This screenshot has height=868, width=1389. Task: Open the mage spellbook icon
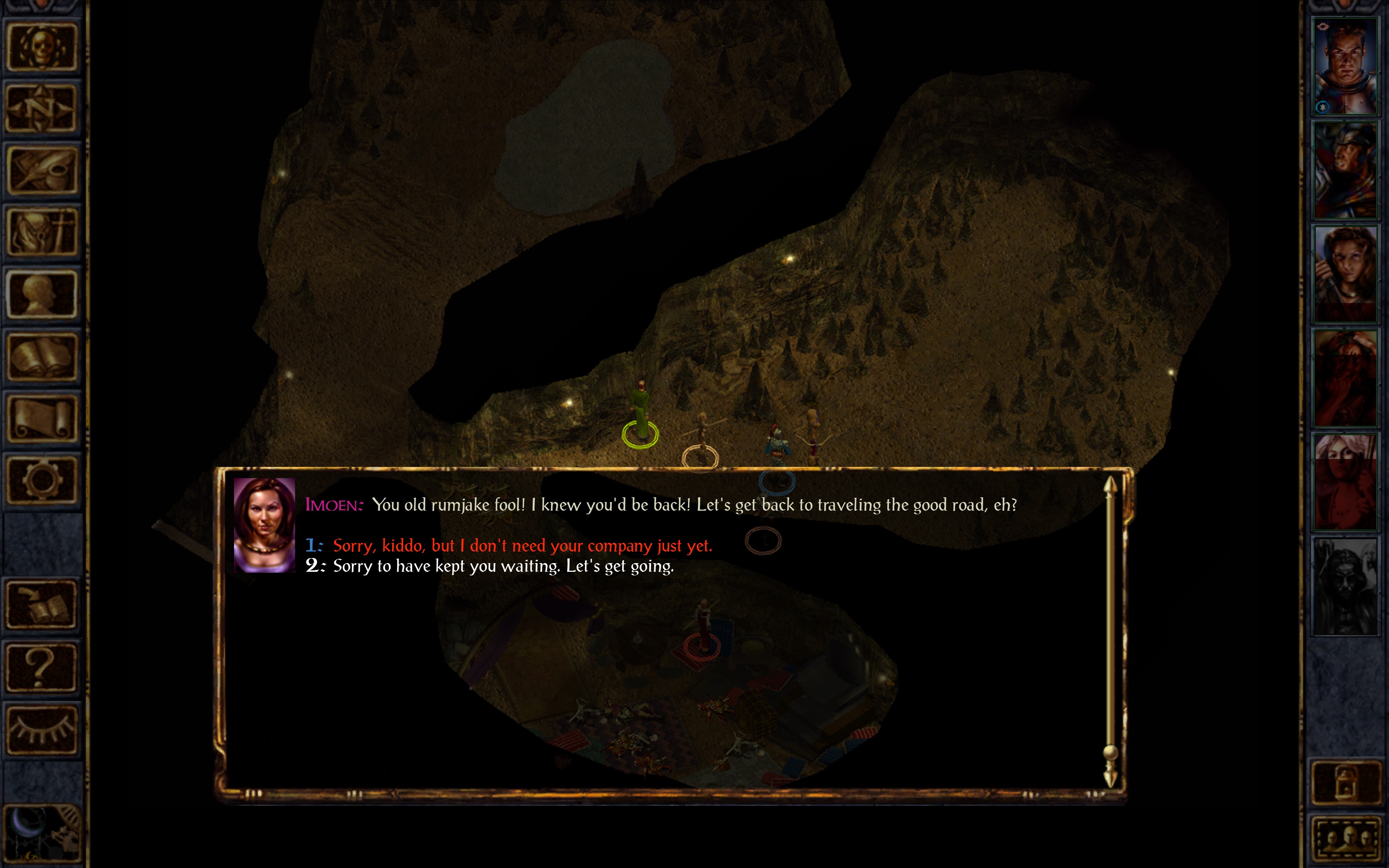click(41, 357)
